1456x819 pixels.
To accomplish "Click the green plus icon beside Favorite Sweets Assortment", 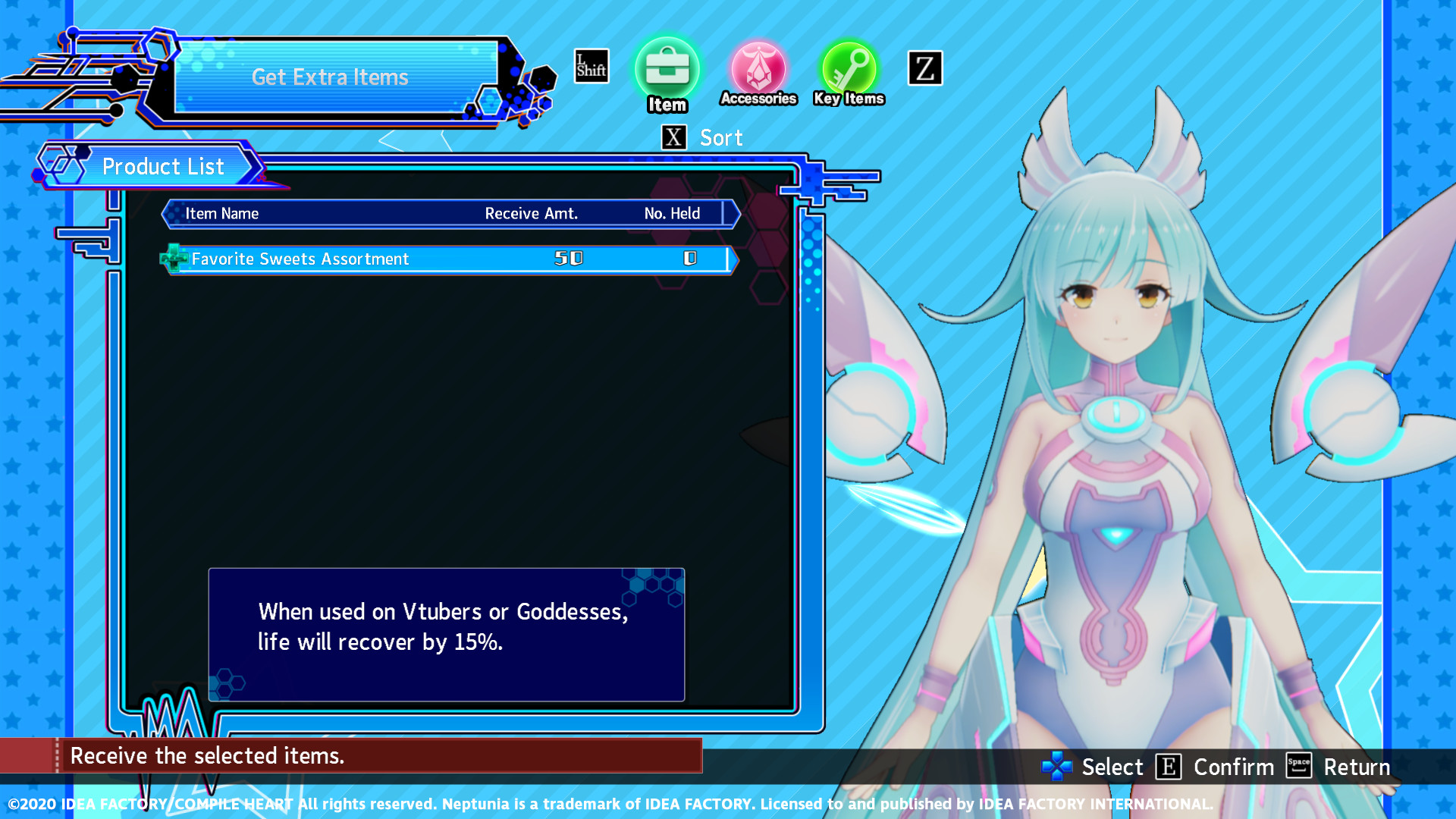I will (174, 259).
